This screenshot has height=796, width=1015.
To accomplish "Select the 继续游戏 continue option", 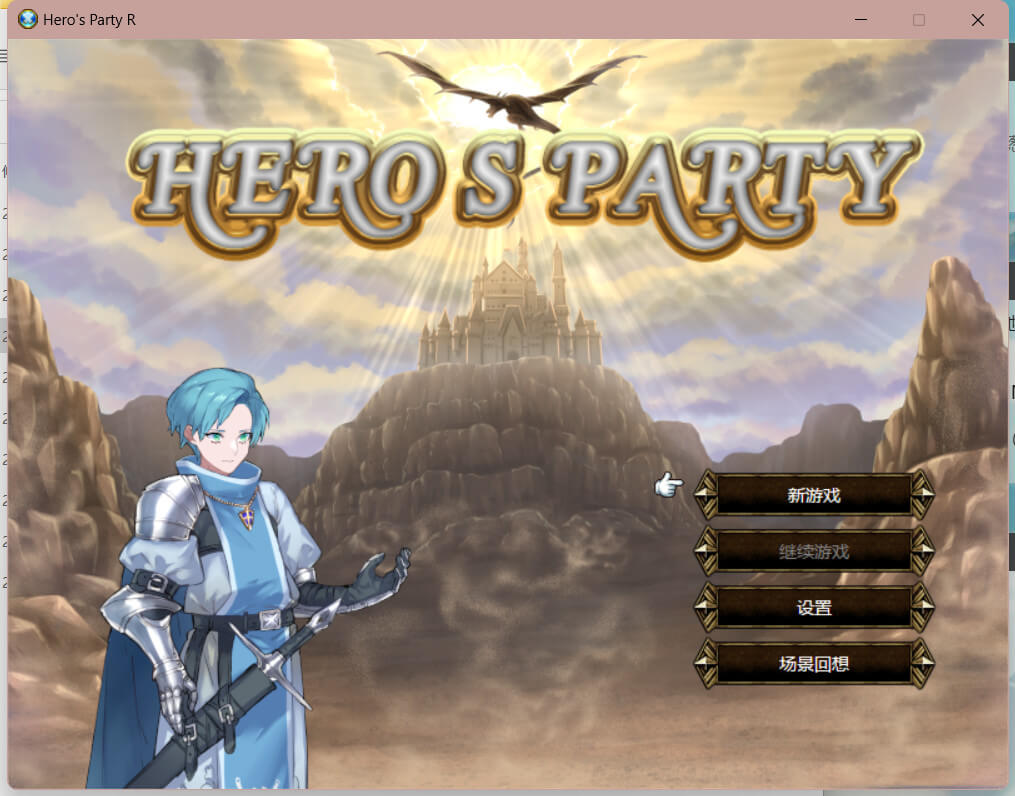I will pyautogui.click(x=814, y=551).
